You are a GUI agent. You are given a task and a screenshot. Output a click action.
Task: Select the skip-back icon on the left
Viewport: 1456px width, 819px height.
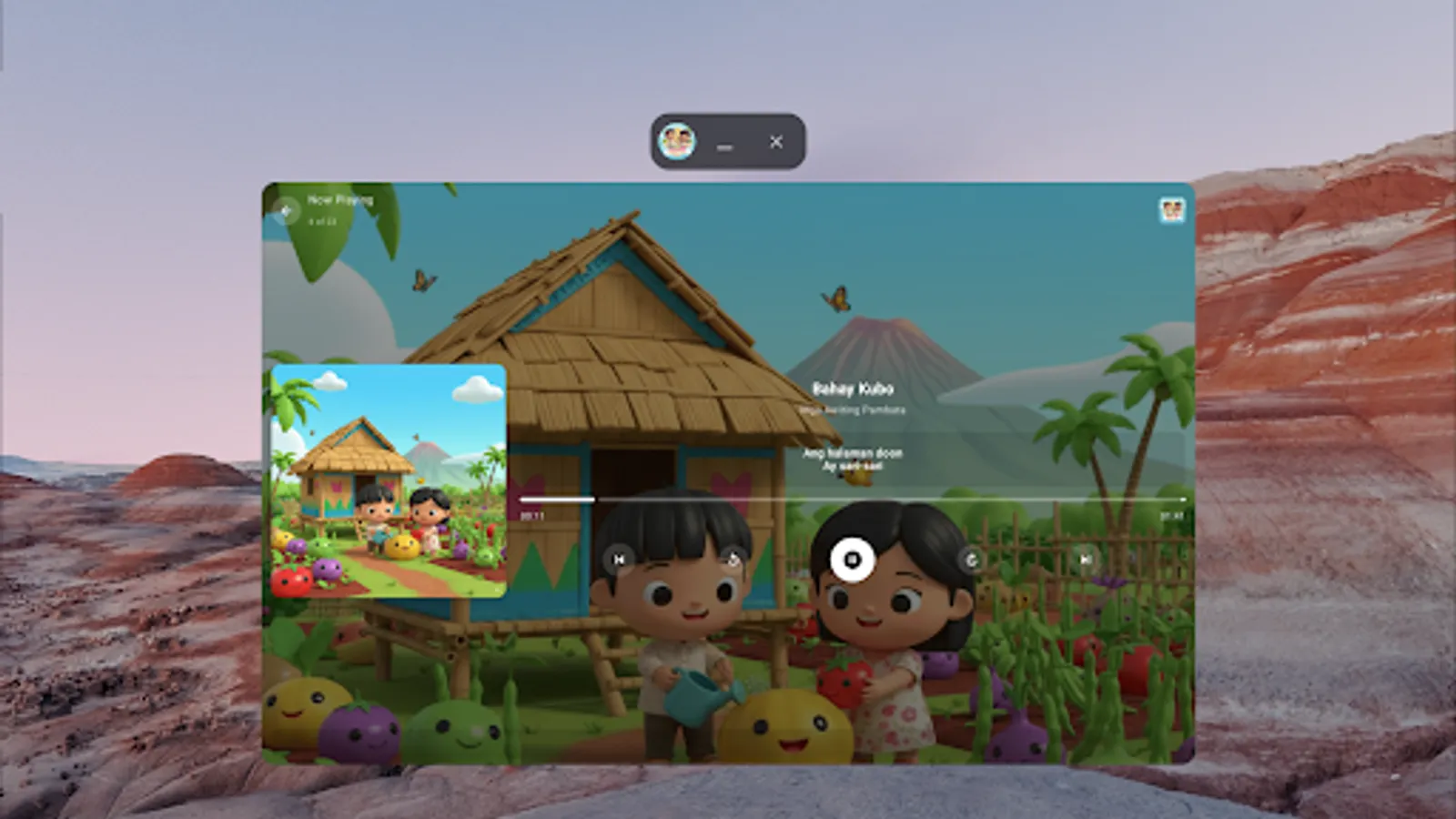click(x=620, y=559)
